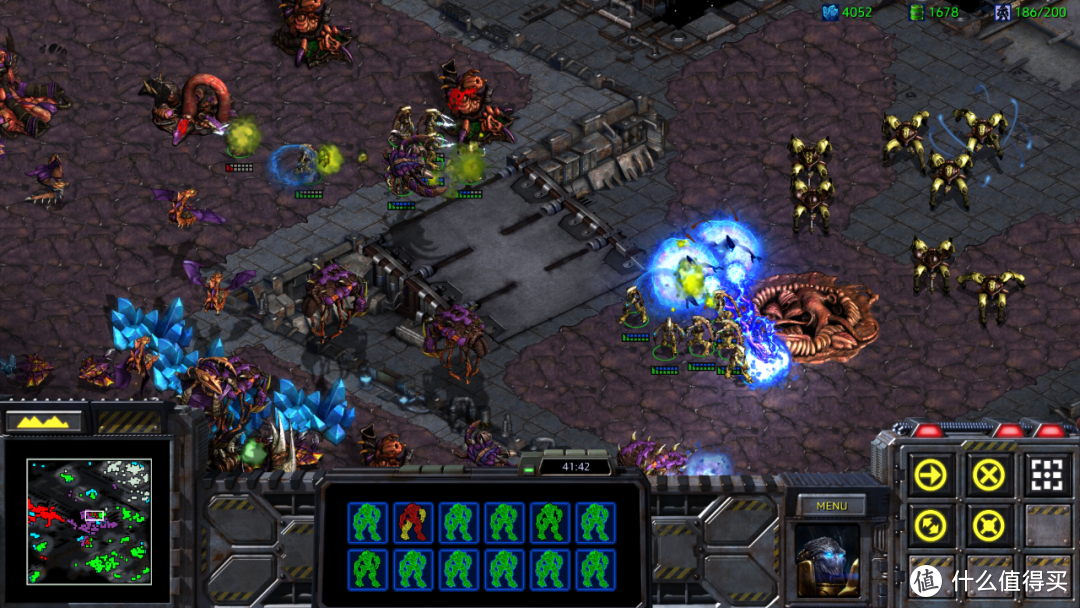Click the minimap to jump camera
This screenshot has height=608, width=1080.
89,521
